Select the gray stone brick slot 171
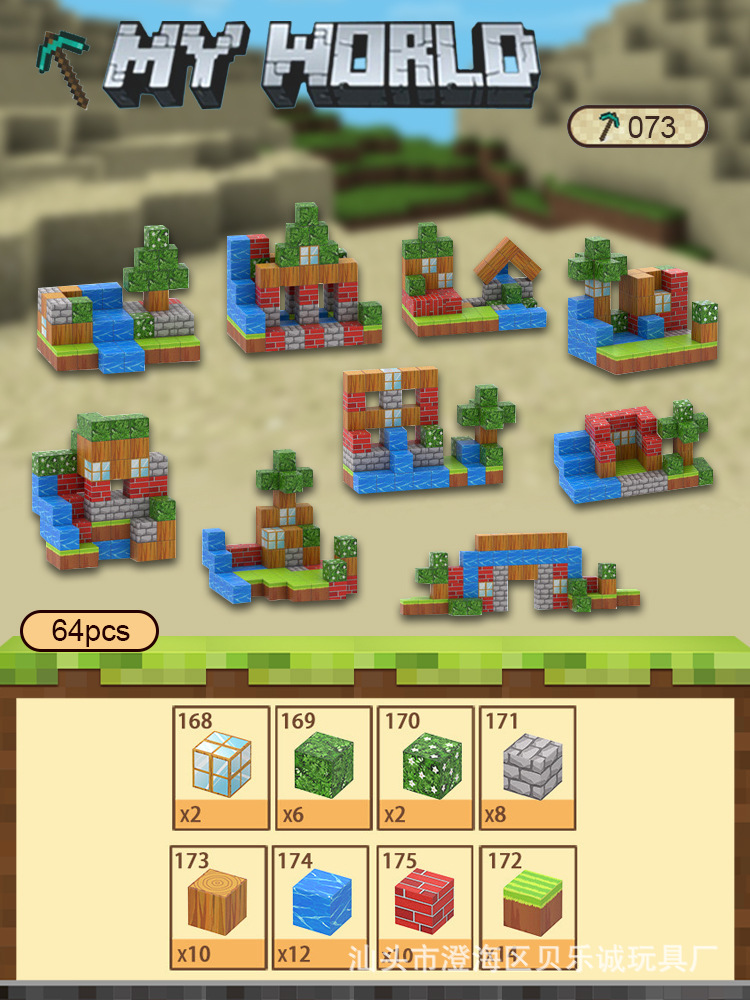The height and width of the screenshot is (1000, 750). coord(527,767)
